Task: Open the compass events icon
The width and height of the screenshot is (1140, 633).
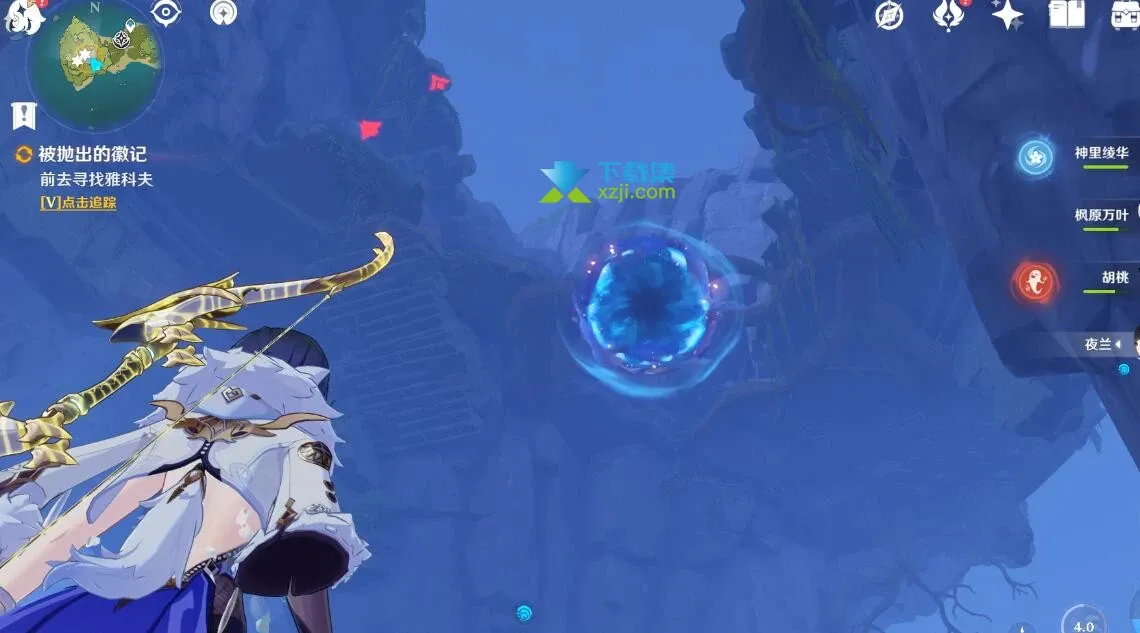Action: 889,14
